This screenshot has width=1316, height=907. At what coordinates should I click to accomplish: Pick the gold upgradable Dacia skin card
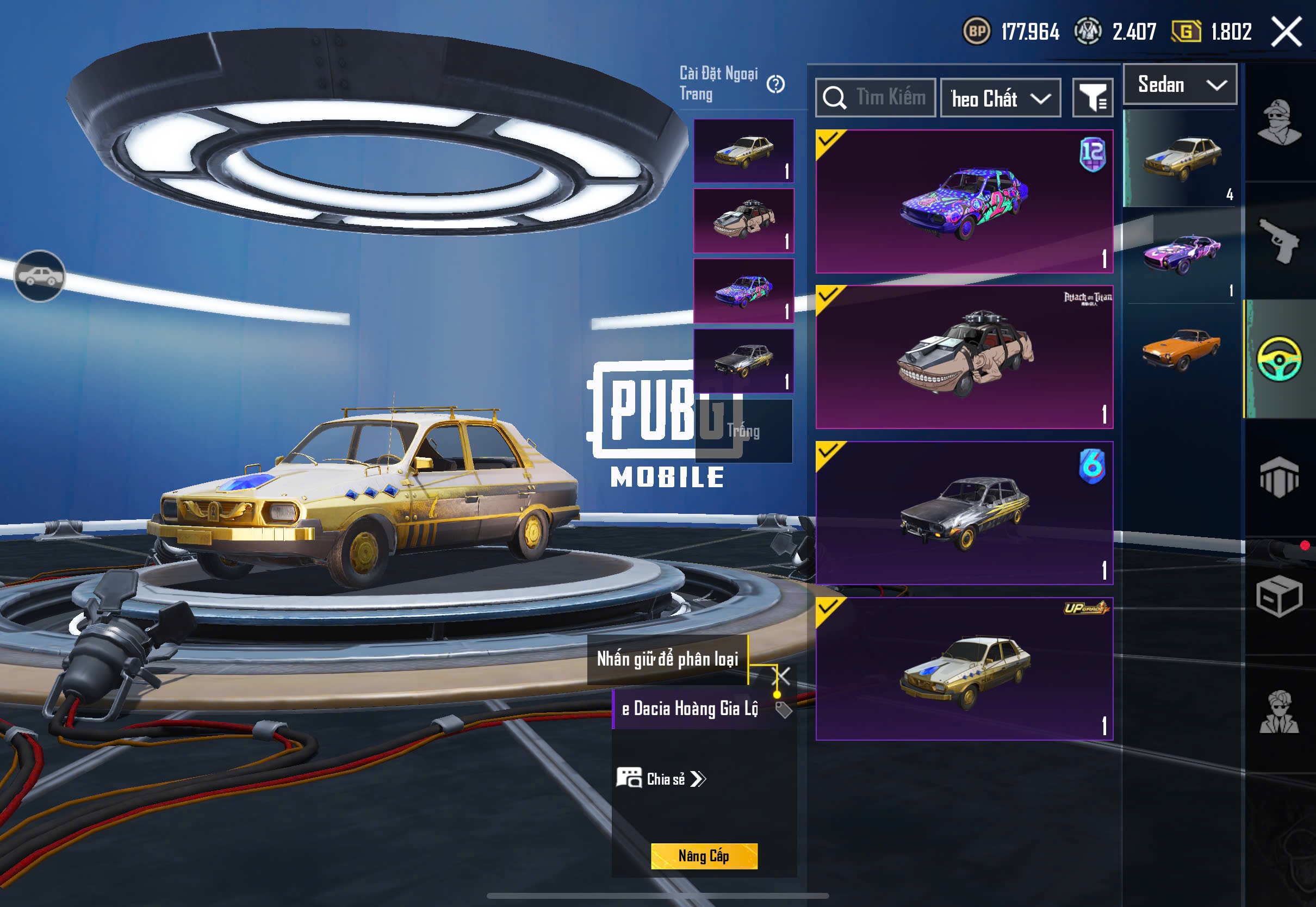click(x=964, y=668)
